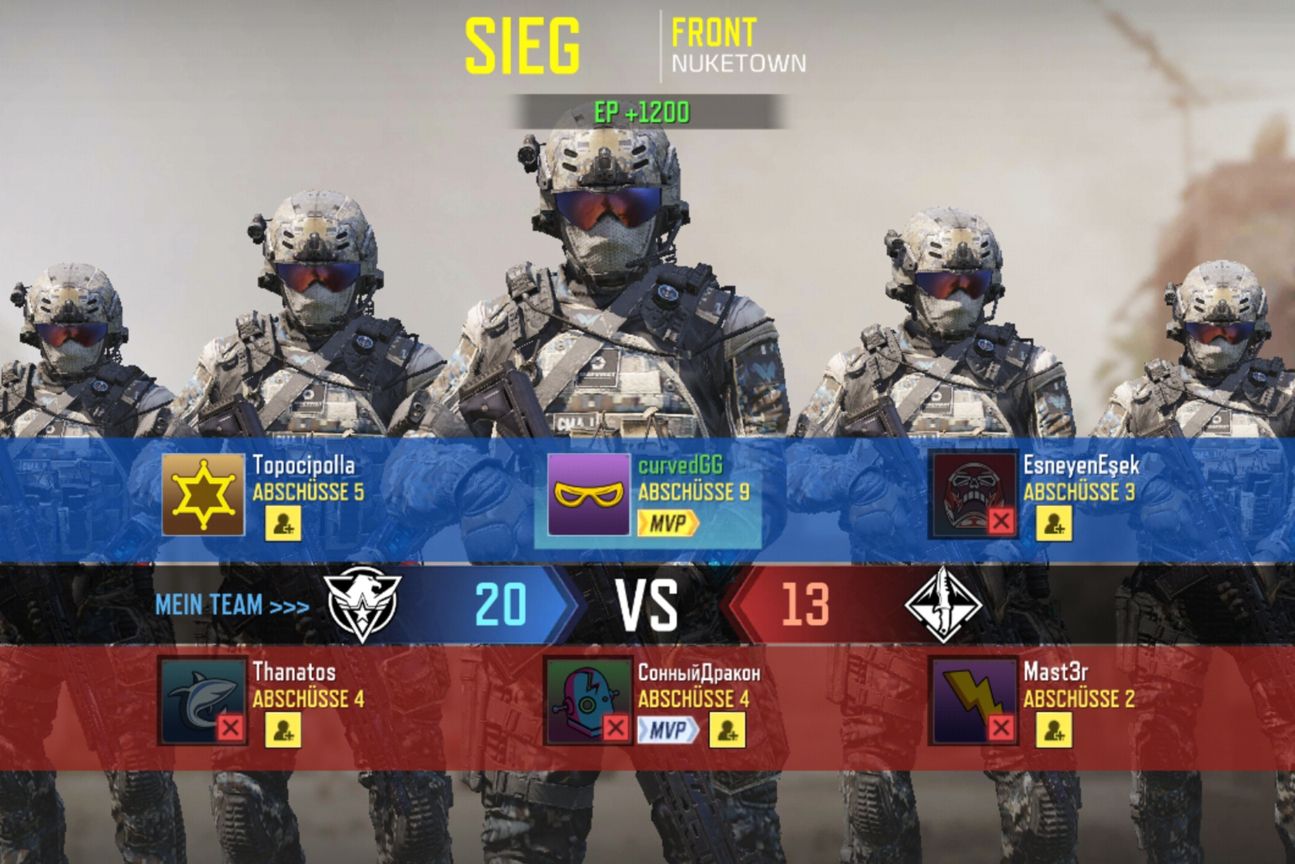Add Topocipolla as a friend

pyautogui.click(x=283, y=523)
